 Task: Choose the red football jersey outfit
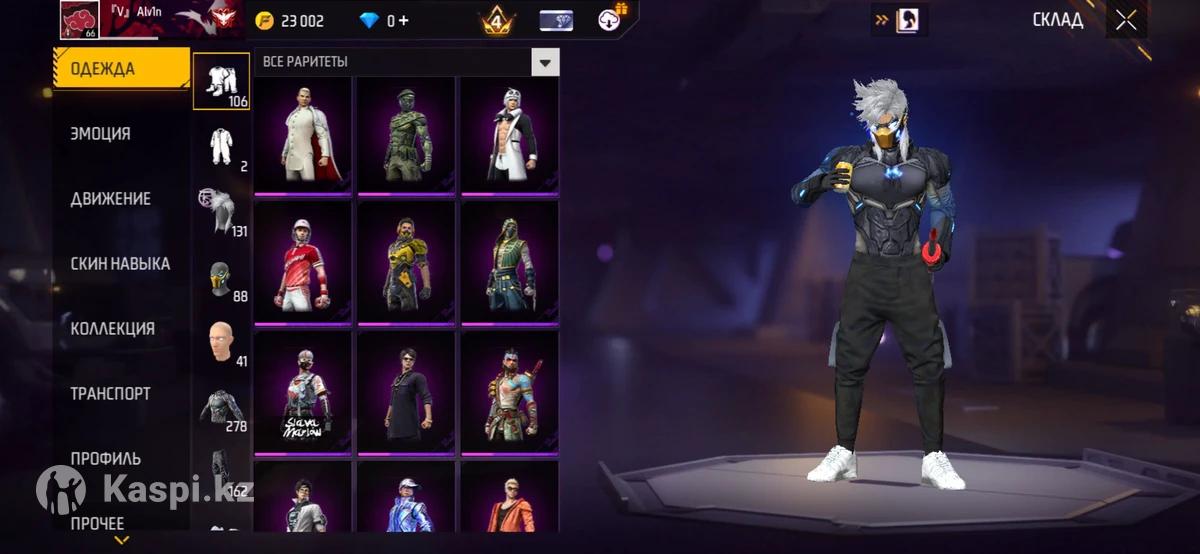tap(303, 263)
